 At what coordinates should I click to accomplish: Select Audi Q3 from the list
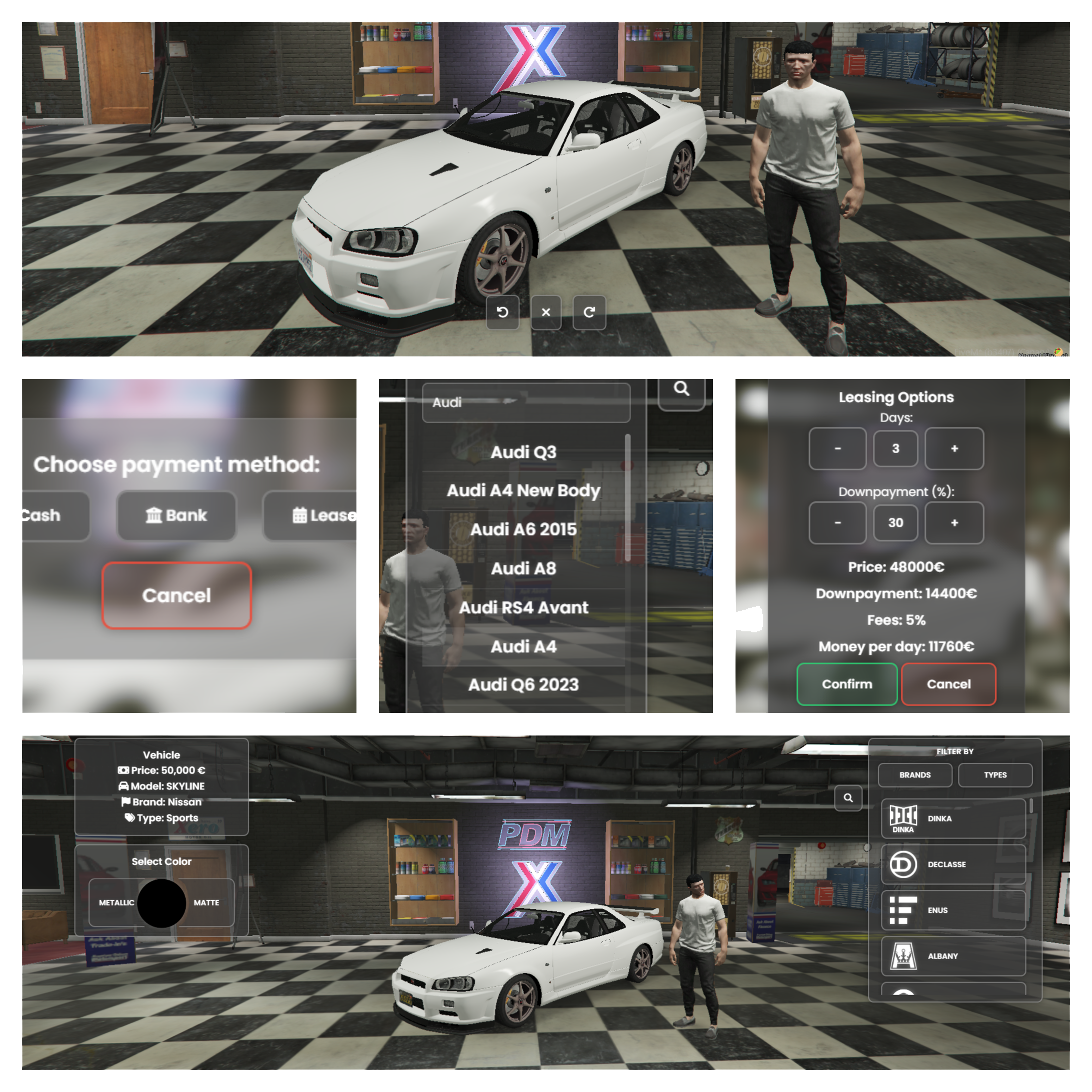[x=523, y=452]
